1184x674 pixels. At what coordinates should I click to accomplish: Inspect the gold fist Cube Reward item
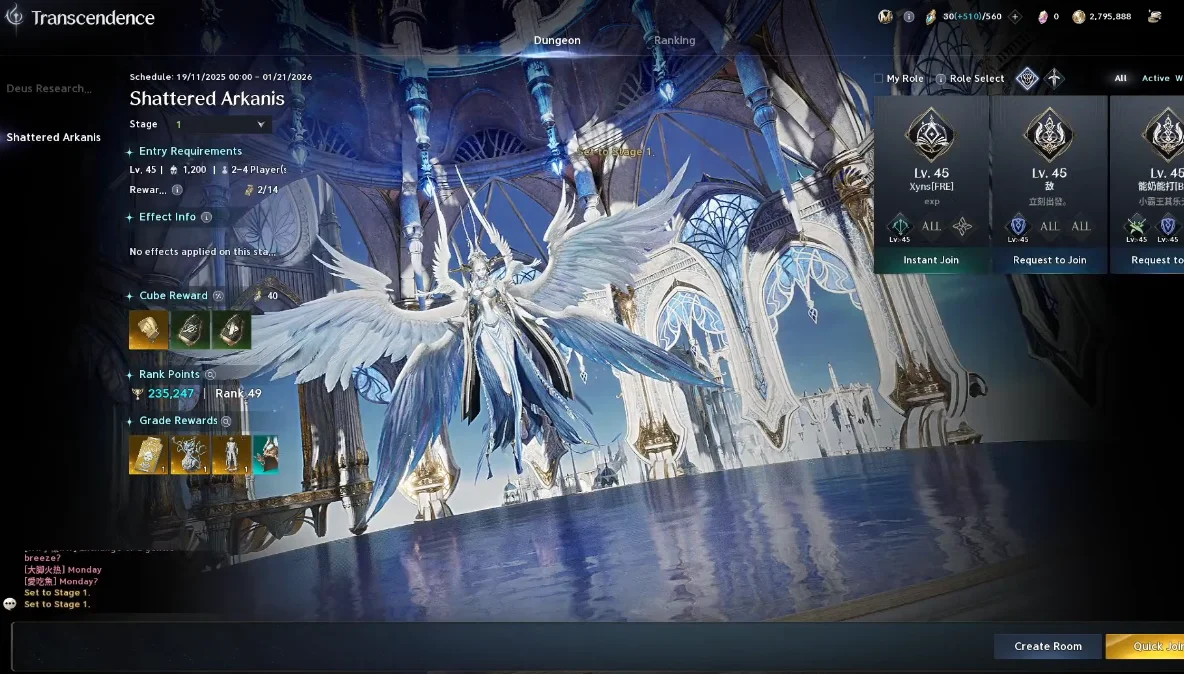[x=149, y=330]
